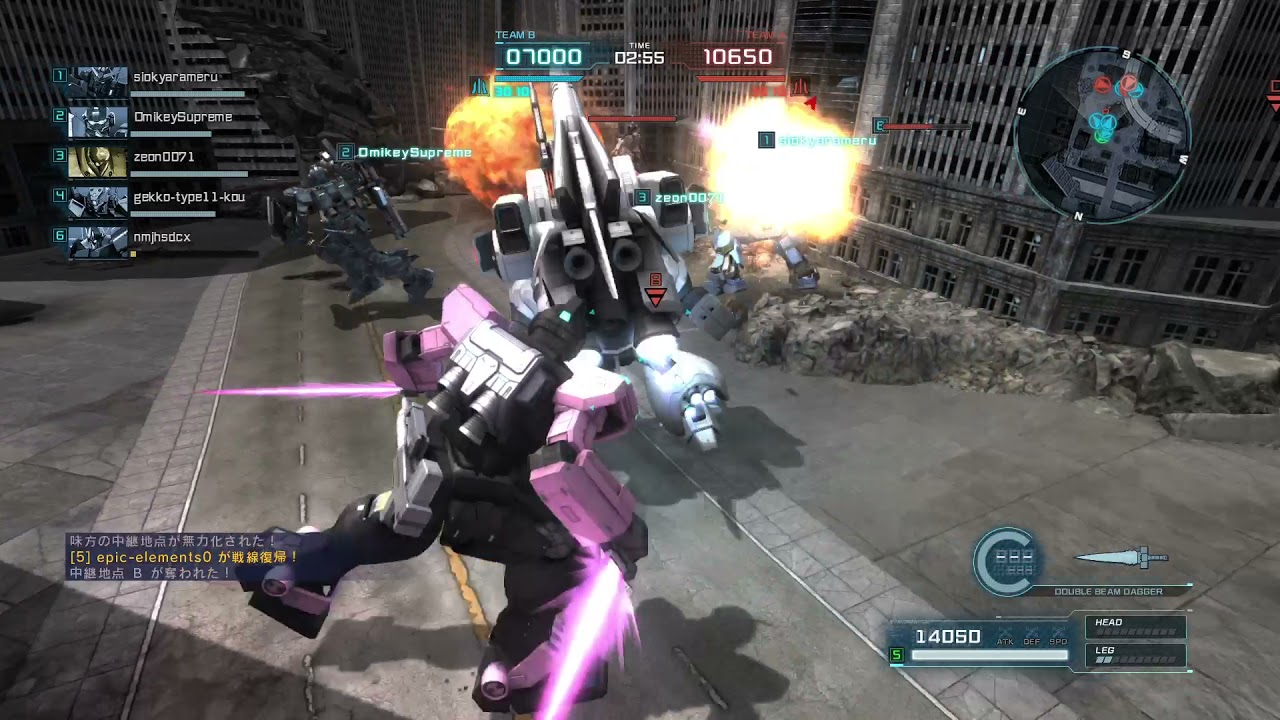This screenshot has height=720, width=1280.
Task: Choose zeon0071 from the squad list
Action: [x=150, y=161]
